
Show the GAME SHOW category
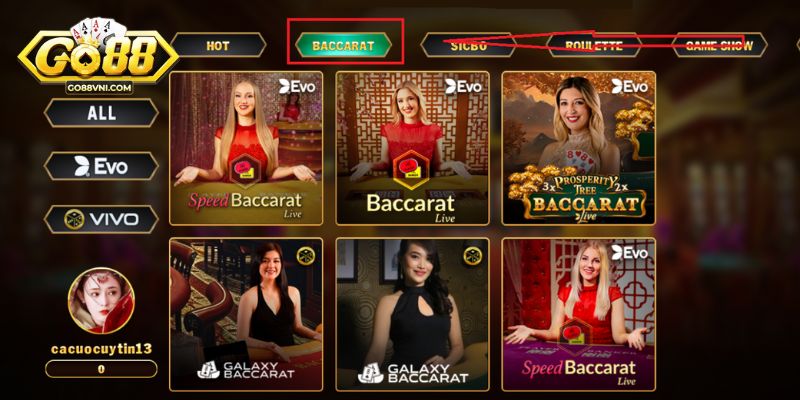click(718, 46)
